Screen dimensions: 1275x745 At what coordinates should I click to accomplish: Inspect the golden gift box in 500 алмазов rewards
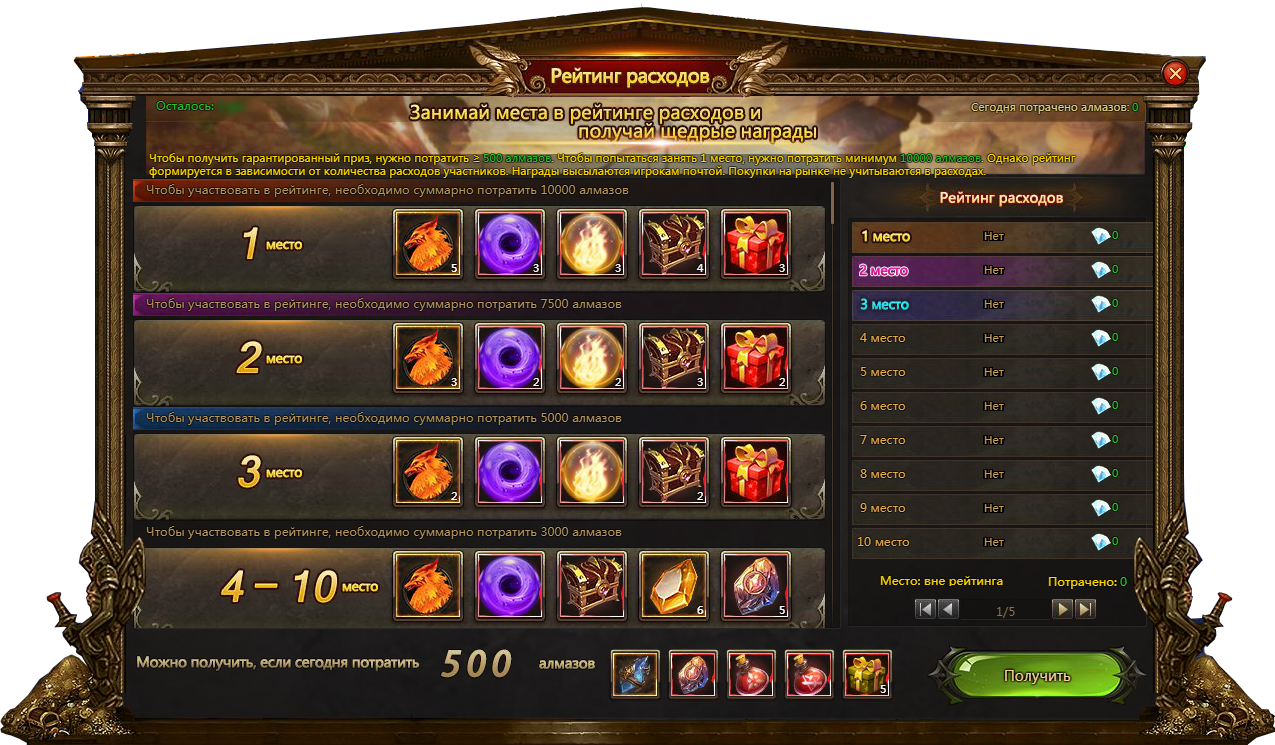[867, 673]
